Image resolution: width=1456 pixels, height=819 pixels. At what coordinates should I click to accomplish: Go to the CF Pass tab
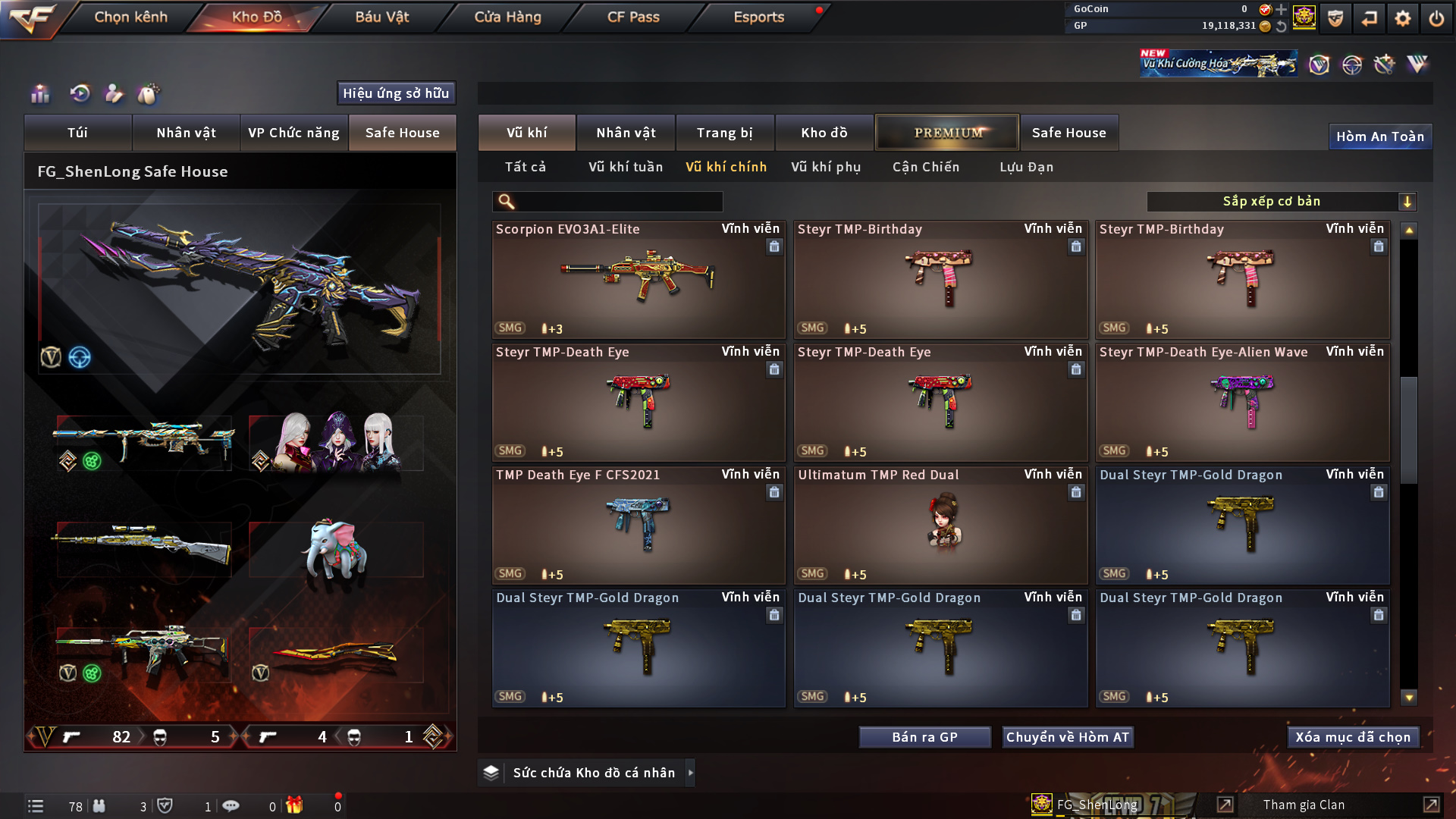click(x=633, y=17)
